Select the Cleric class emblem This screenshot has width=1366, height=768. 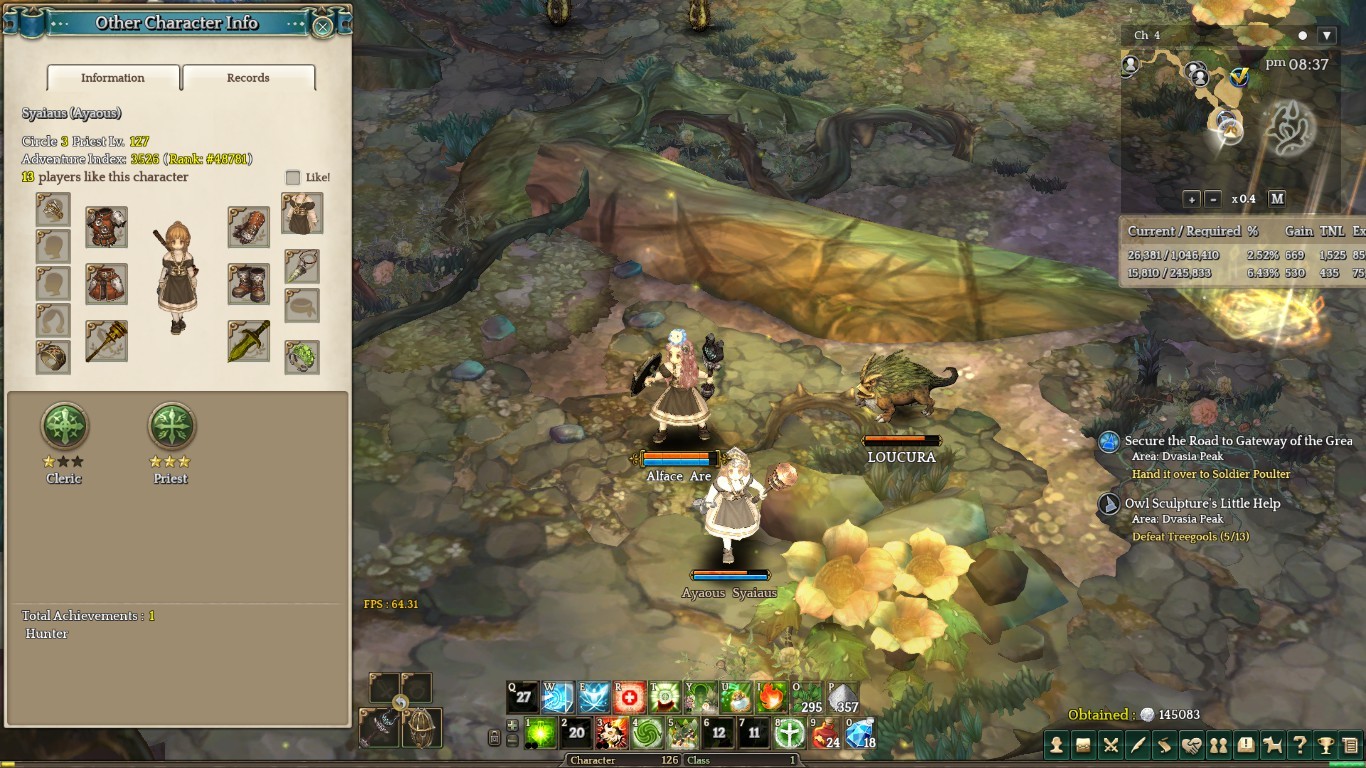click(65, 427)
